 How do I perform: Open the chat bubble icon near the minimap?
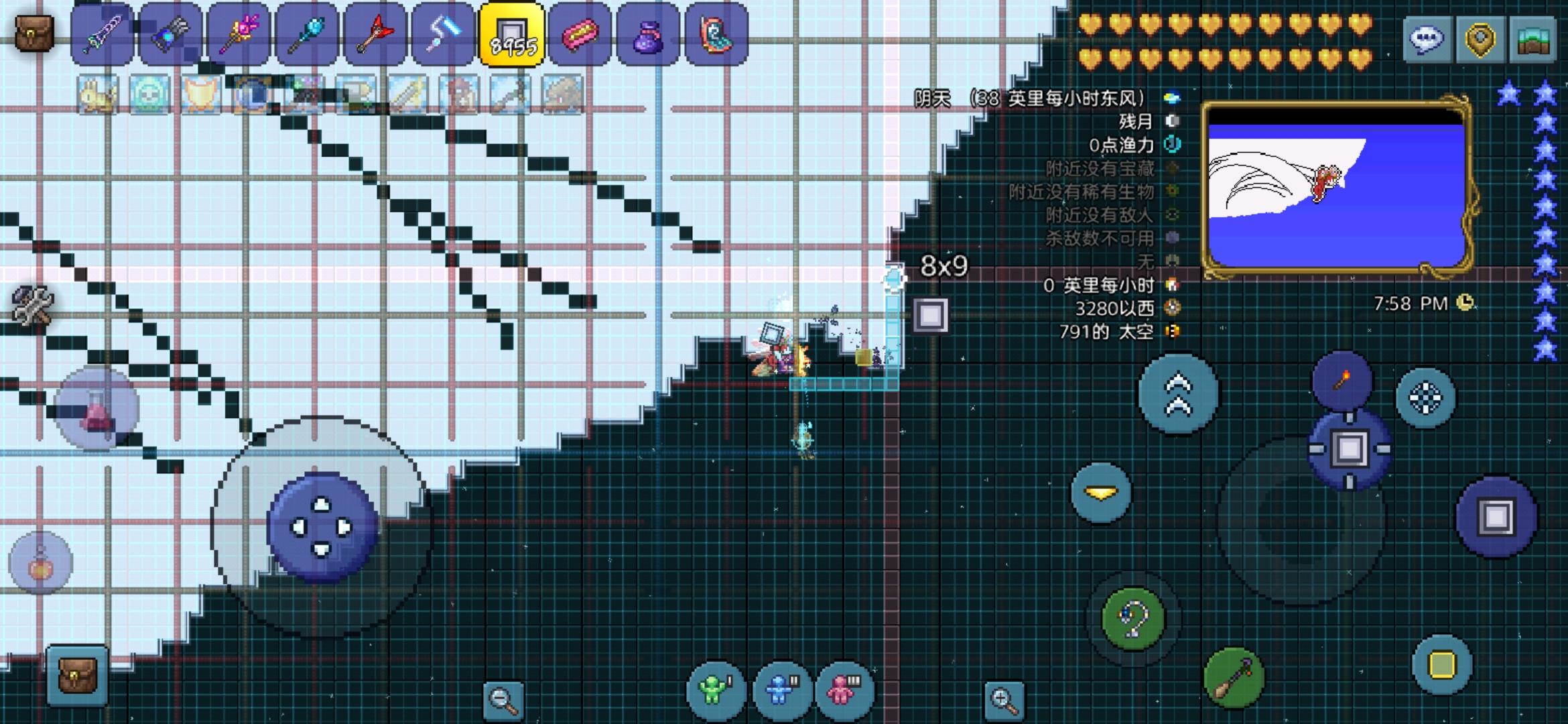1429,39
